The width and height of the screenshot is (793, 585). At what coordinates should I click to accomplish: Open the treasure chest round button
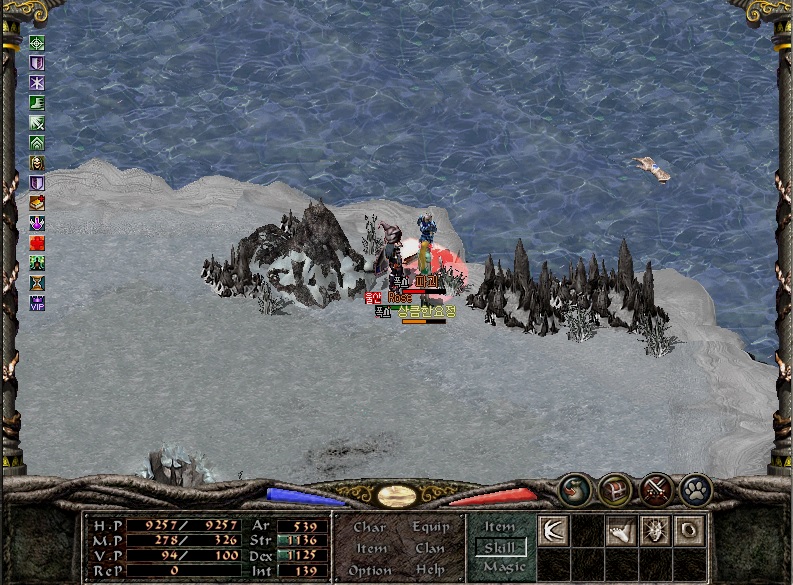(615, 489)
